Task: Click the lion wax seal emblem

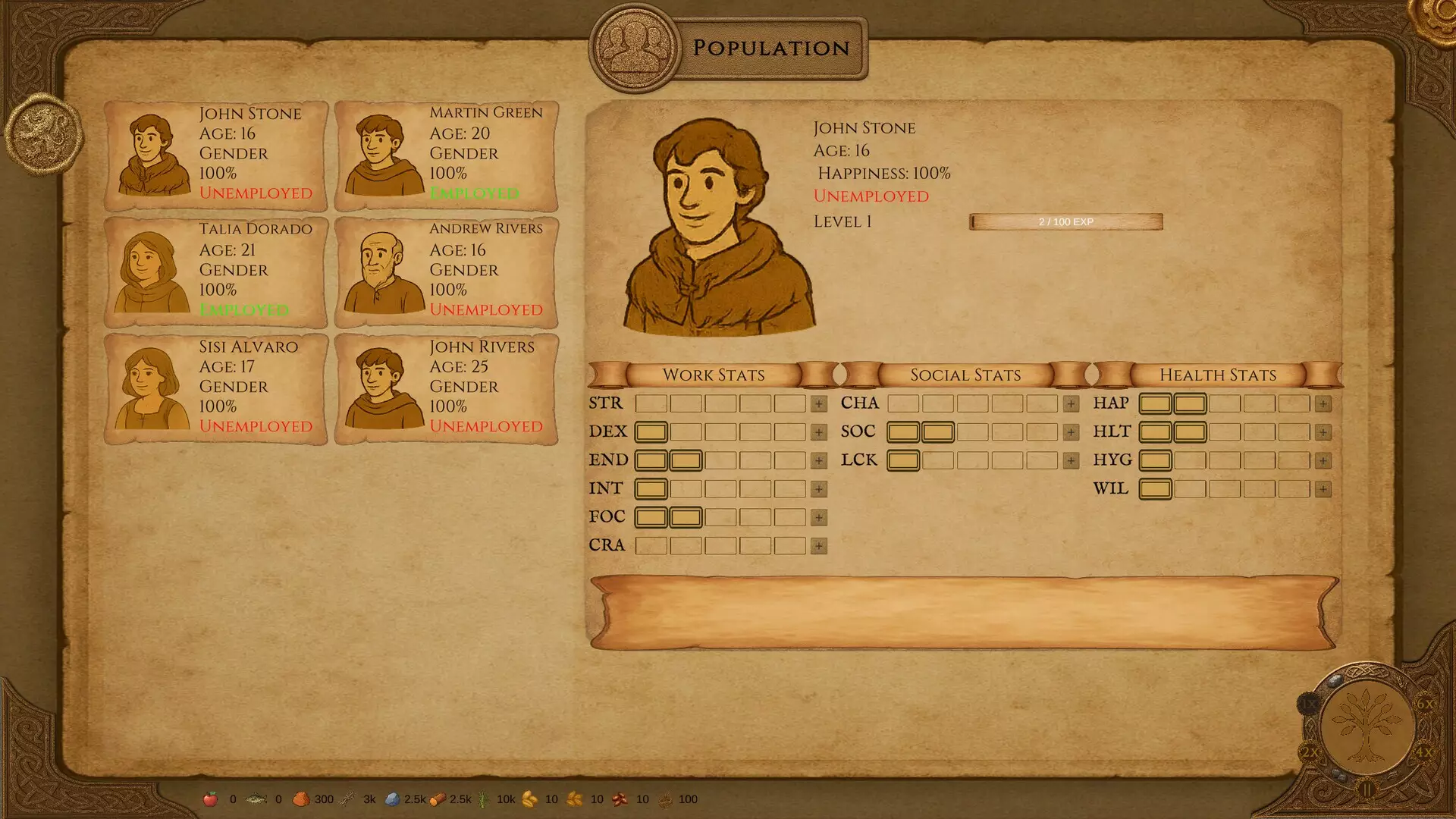Action: pos(43,134)
